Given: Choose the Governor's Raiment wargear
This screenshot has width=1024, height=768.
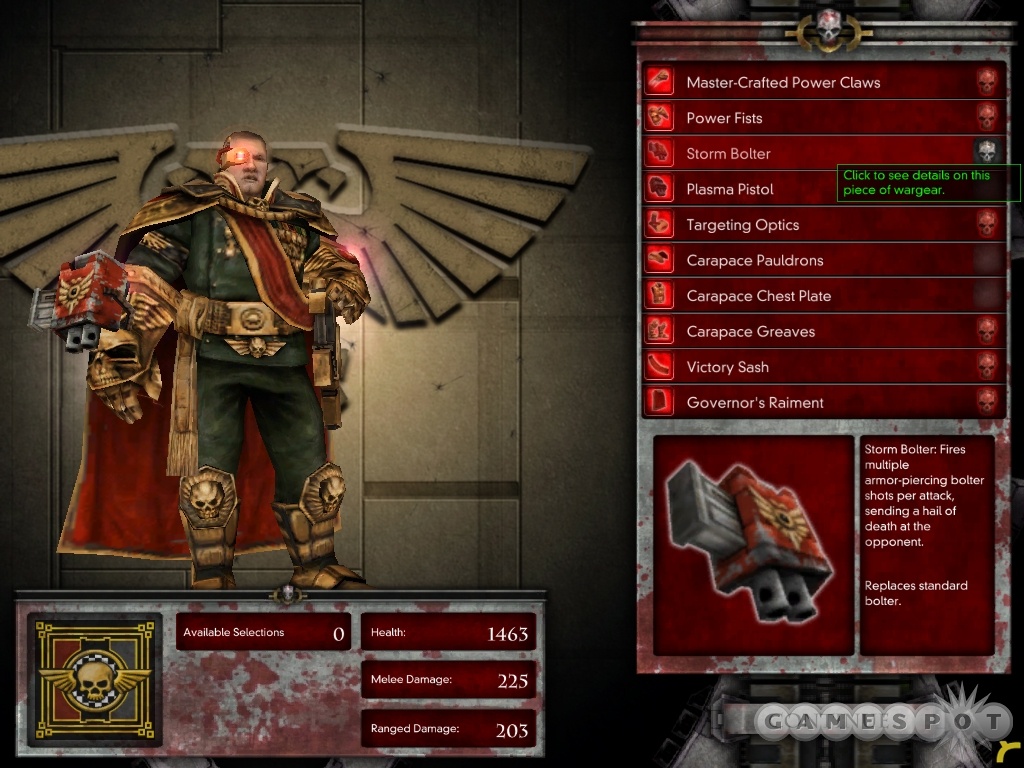Looking at the screenshot, I should (755, 403).
